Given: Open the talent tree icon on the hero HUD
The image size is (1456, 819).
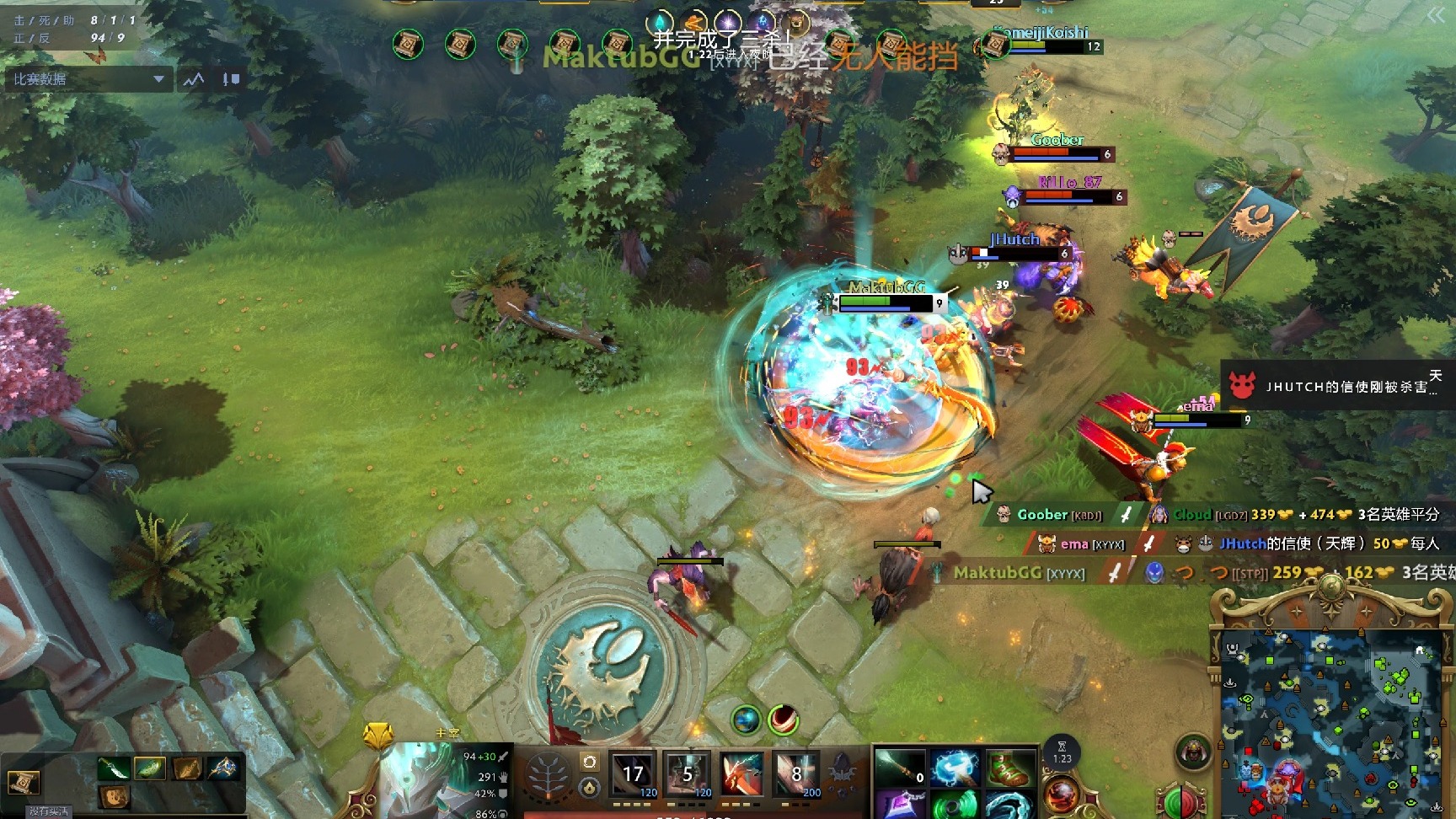Looking at the screenshot, I should click(547, 773).
